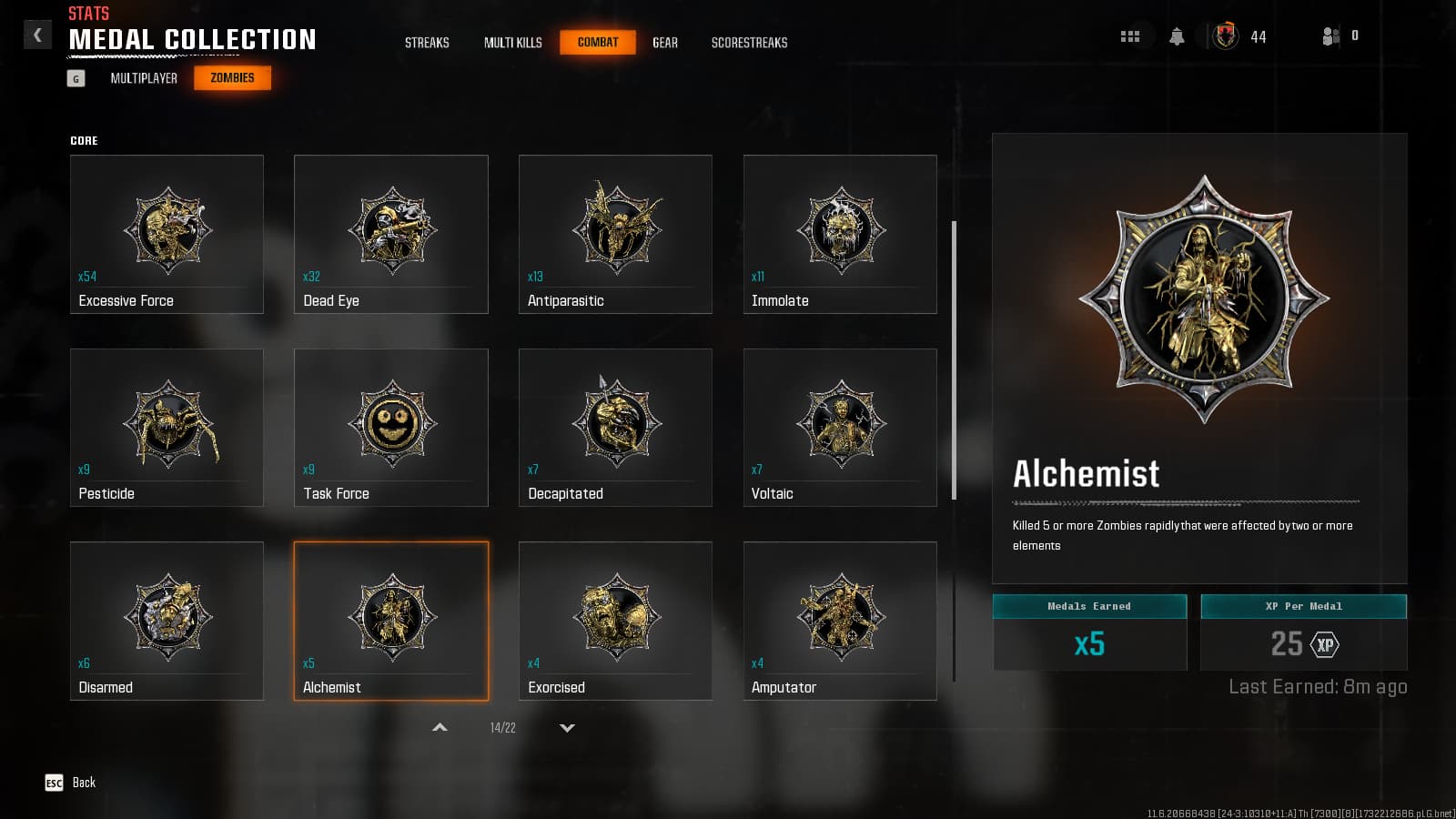Select the Excessive Force medal

click(167, 234)
